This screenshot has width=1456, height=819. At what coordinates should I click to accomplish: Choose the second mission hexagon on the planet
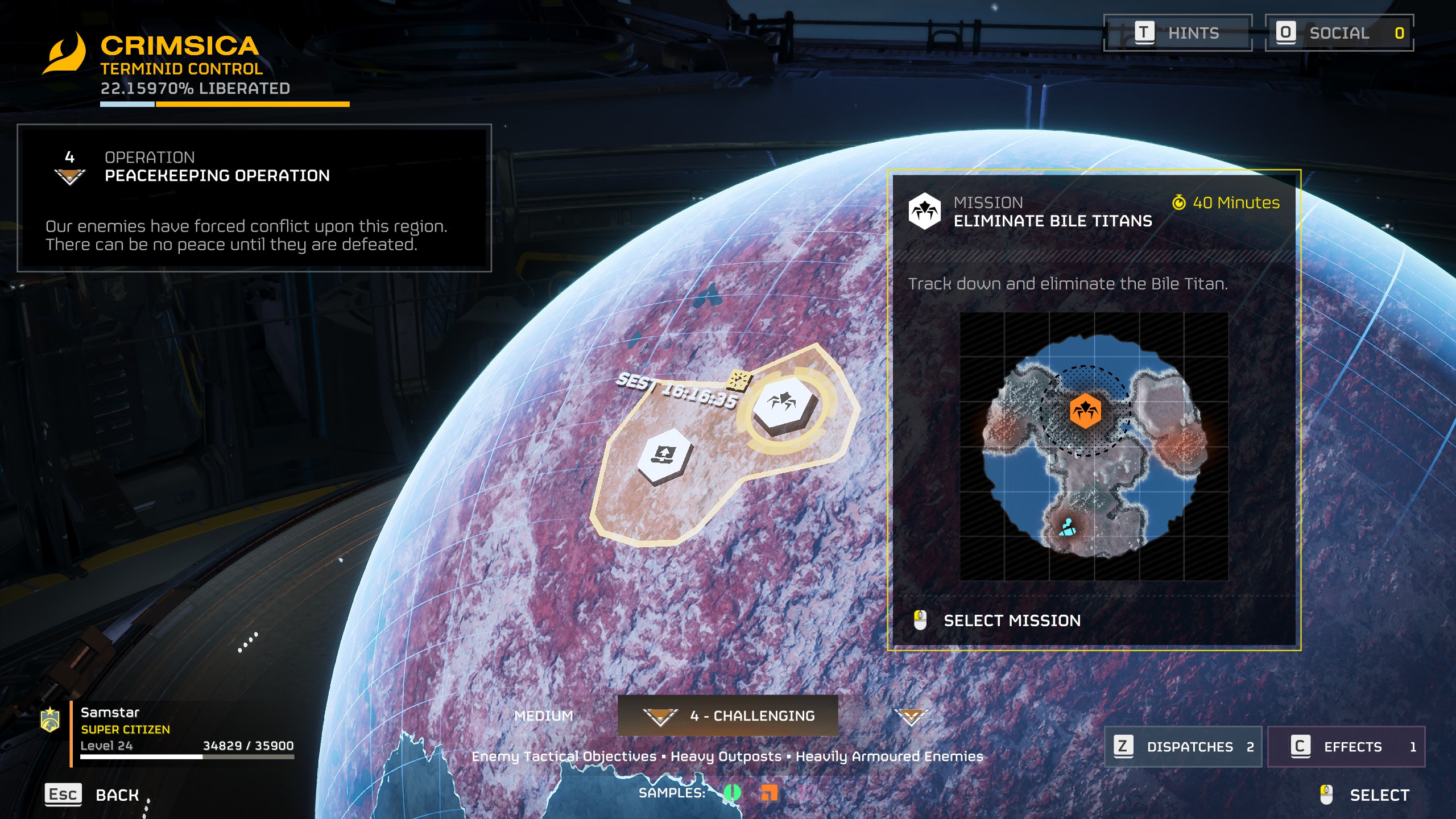[x=664, y=456]
